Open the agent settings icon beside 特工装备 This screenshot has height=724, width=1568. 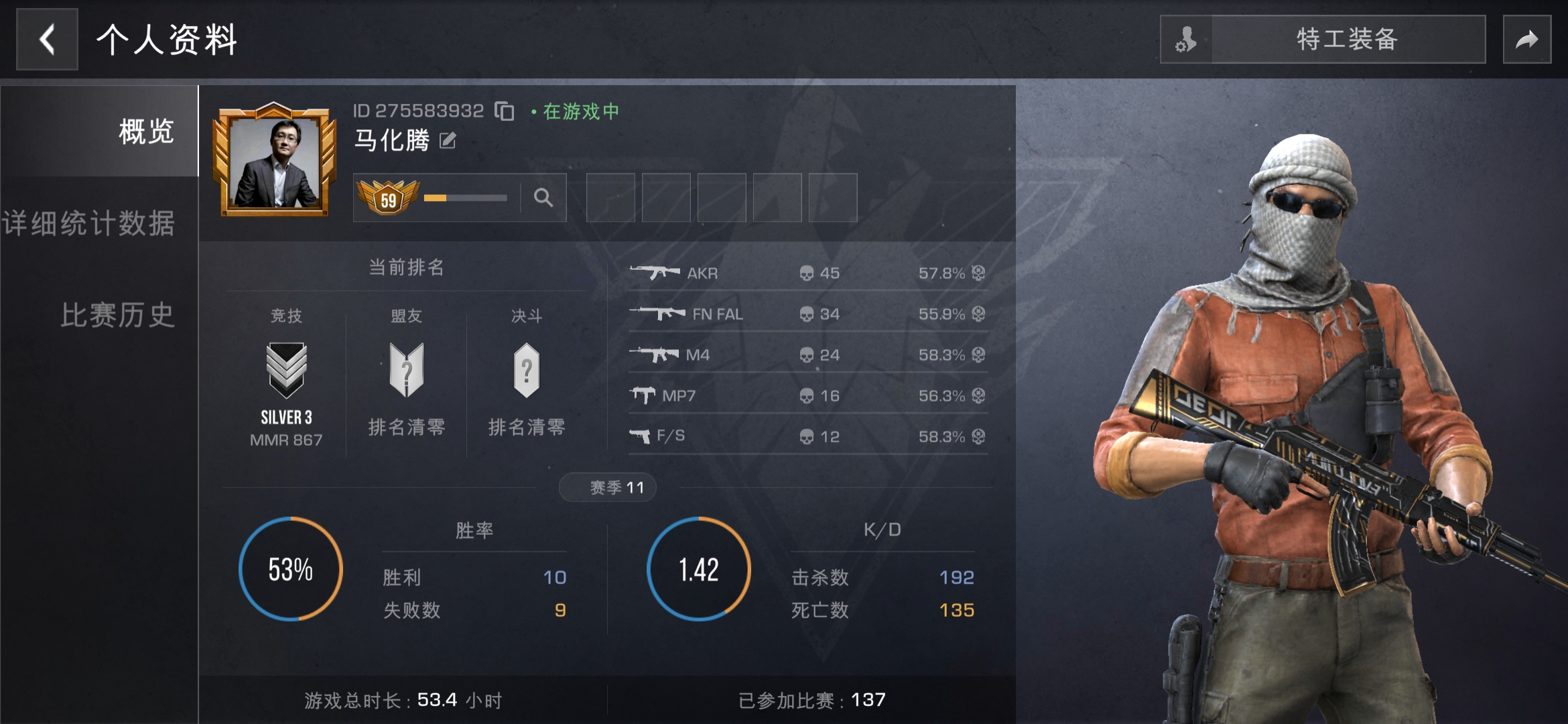pyautogui.click(x=1186, y=40)
